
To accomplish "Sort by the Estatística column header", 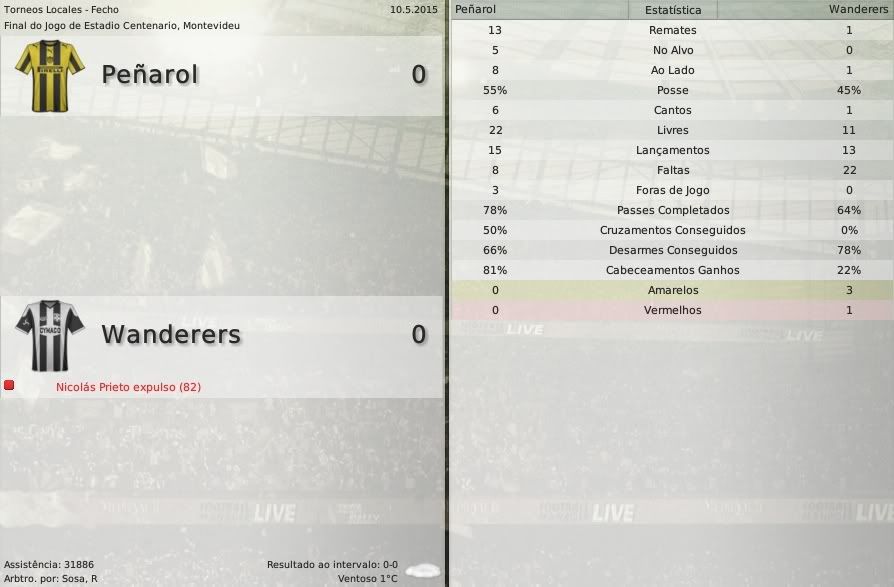I will point(673,10).
